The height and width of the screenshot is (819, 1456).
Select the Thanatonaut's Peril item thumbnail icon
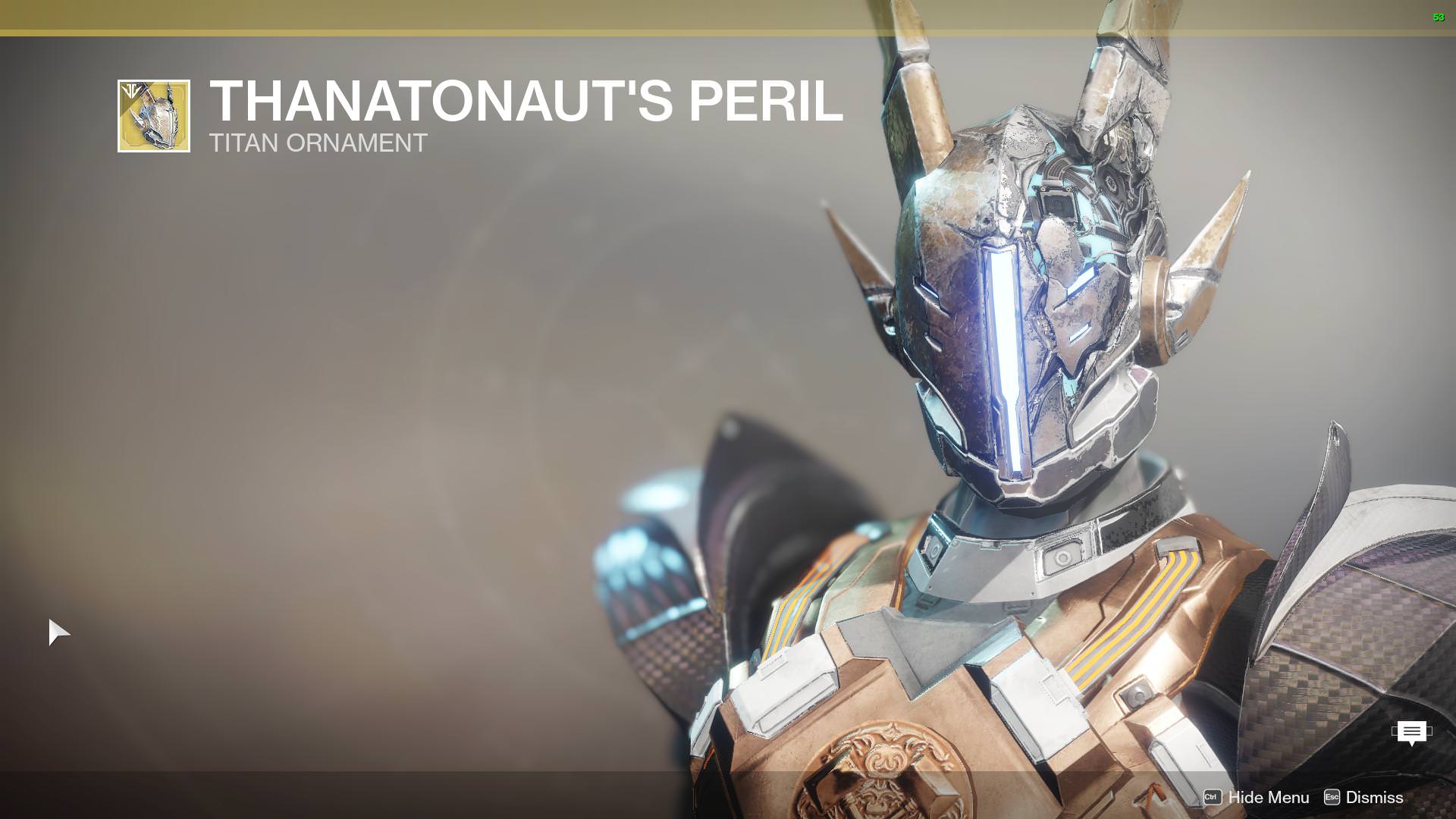(154, 114)
